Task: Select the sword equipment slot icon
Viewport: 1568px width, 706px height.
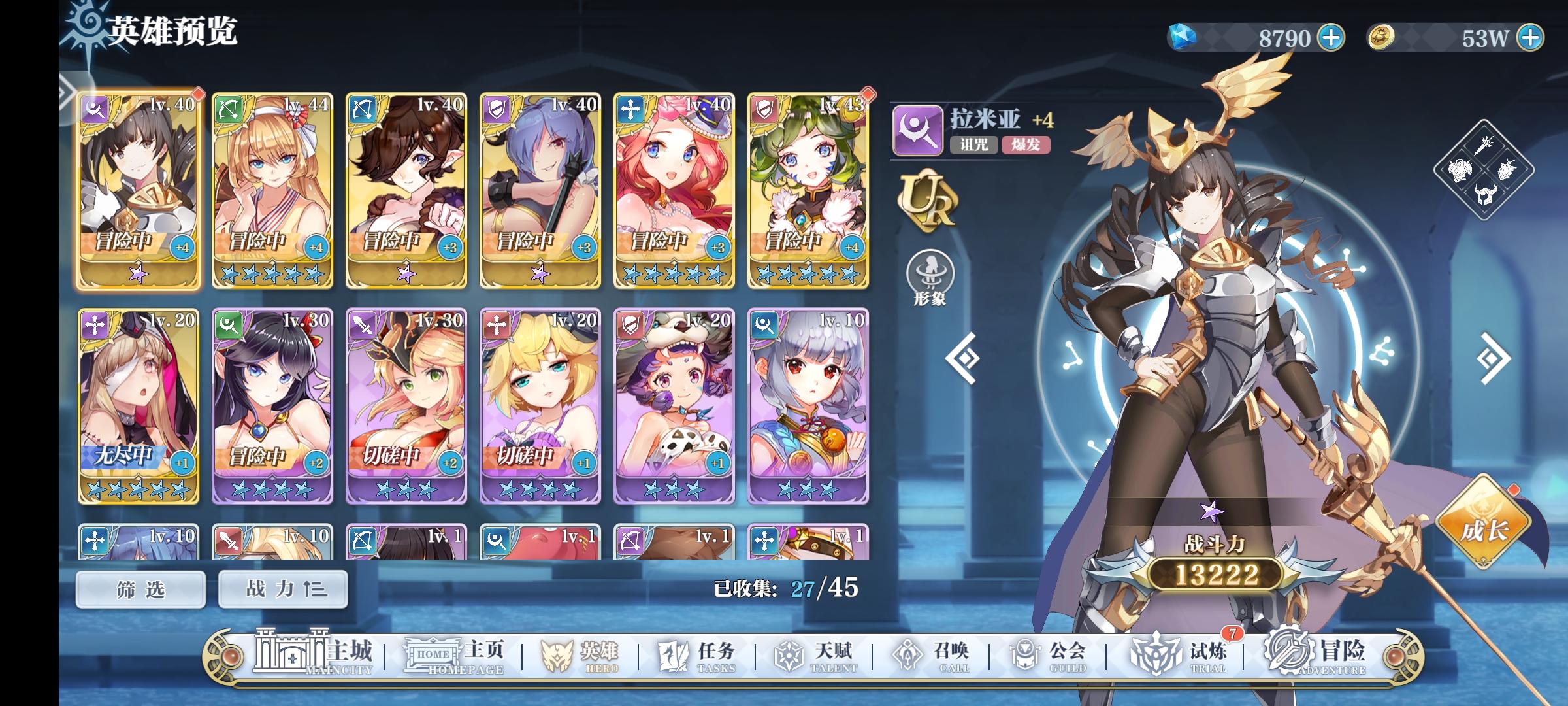Action: pyautogui.click(x=1484, y=146)
